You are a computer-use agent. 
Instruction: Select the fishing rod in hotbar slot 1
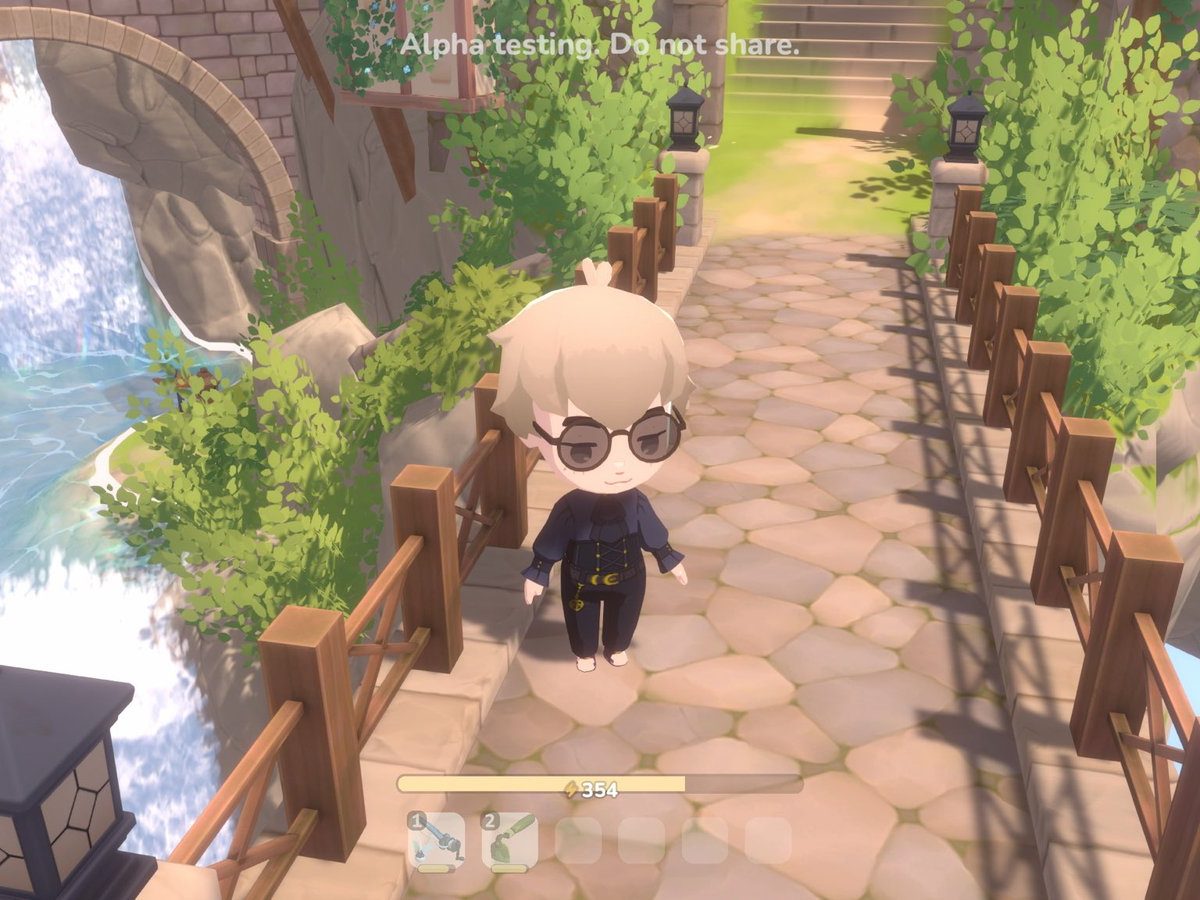[437, 840]
